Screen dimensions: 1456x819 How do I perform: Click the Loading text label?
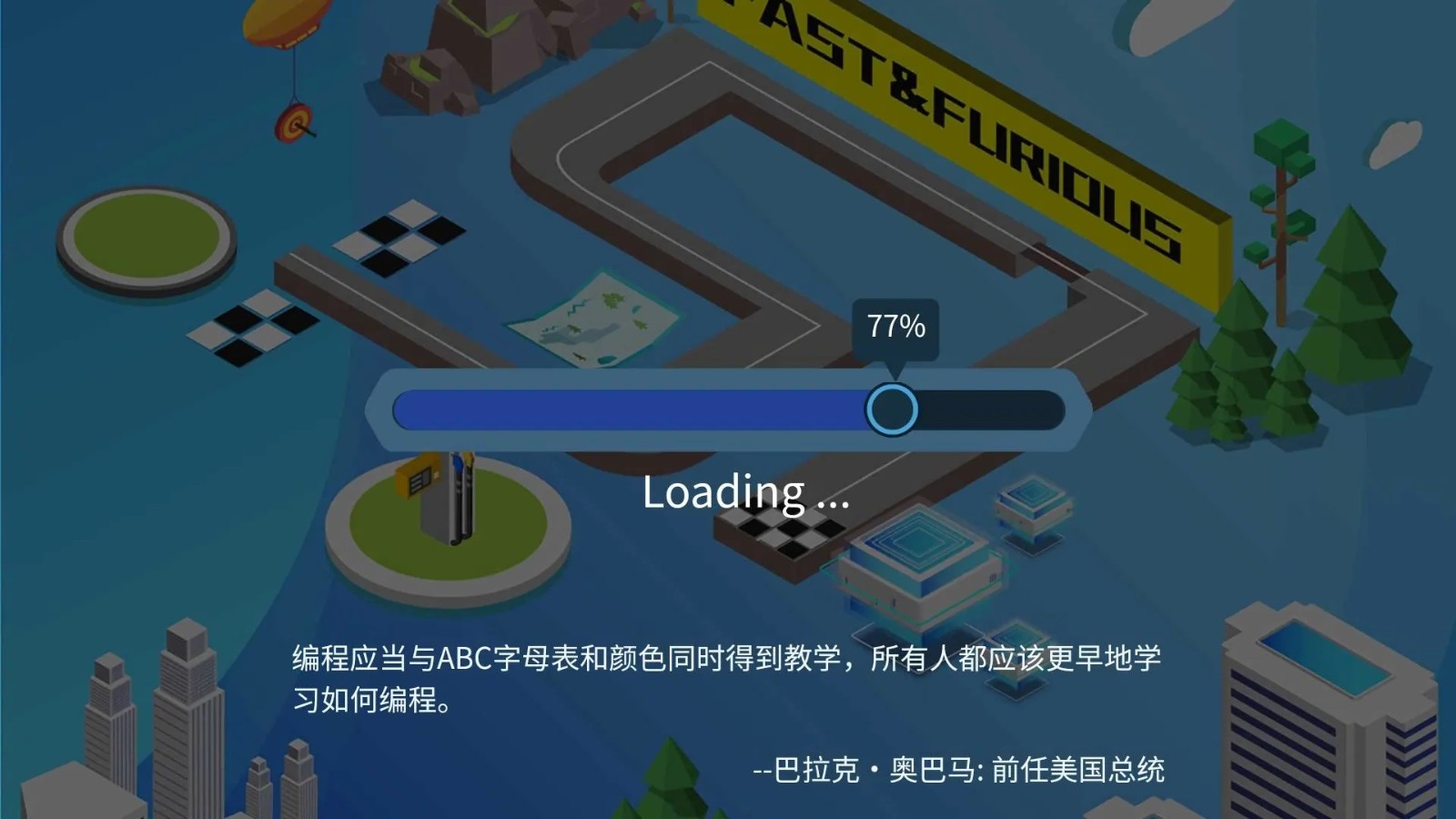746,493
